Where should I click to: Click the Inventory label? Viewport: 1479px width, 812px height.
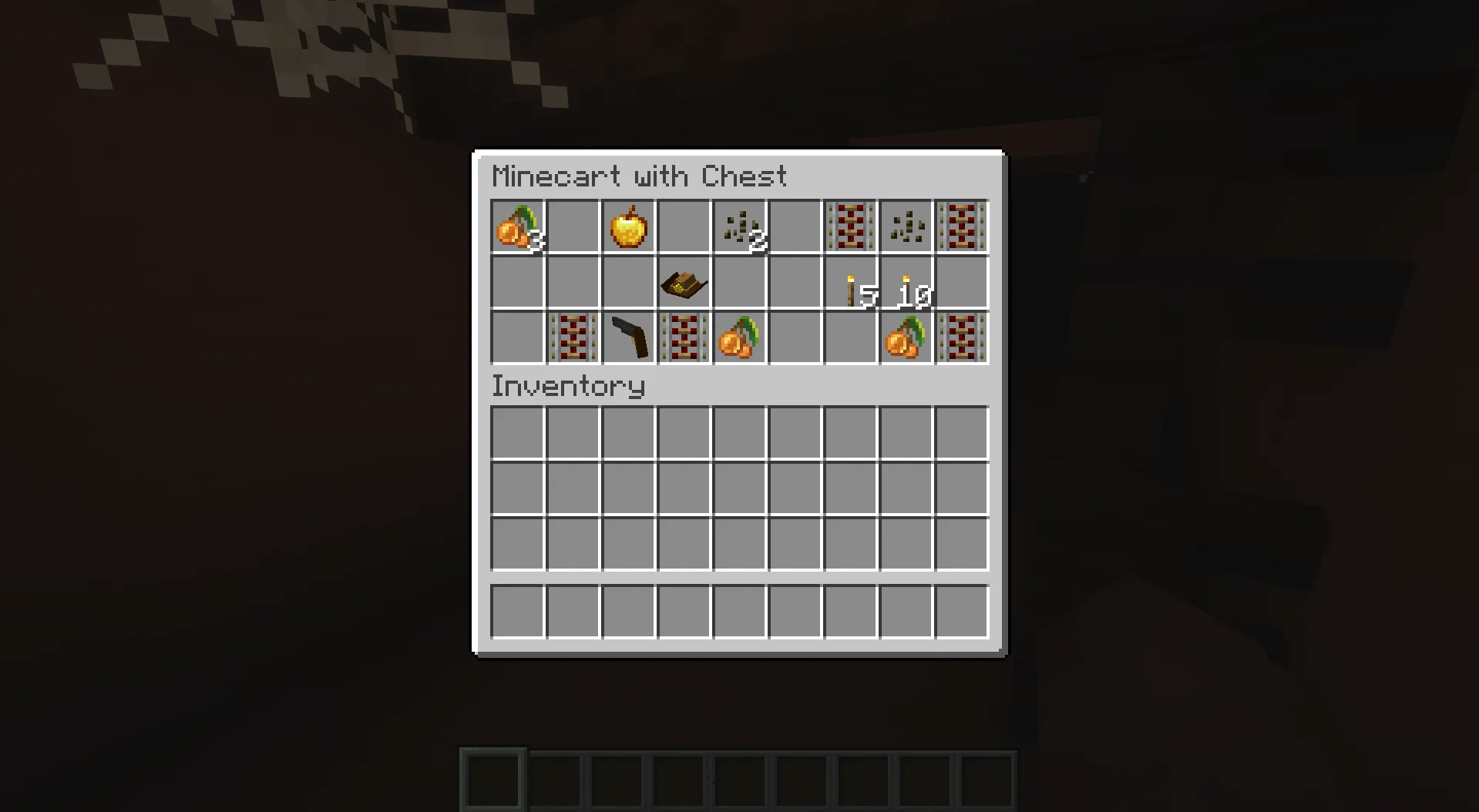(x=568, y=385)
